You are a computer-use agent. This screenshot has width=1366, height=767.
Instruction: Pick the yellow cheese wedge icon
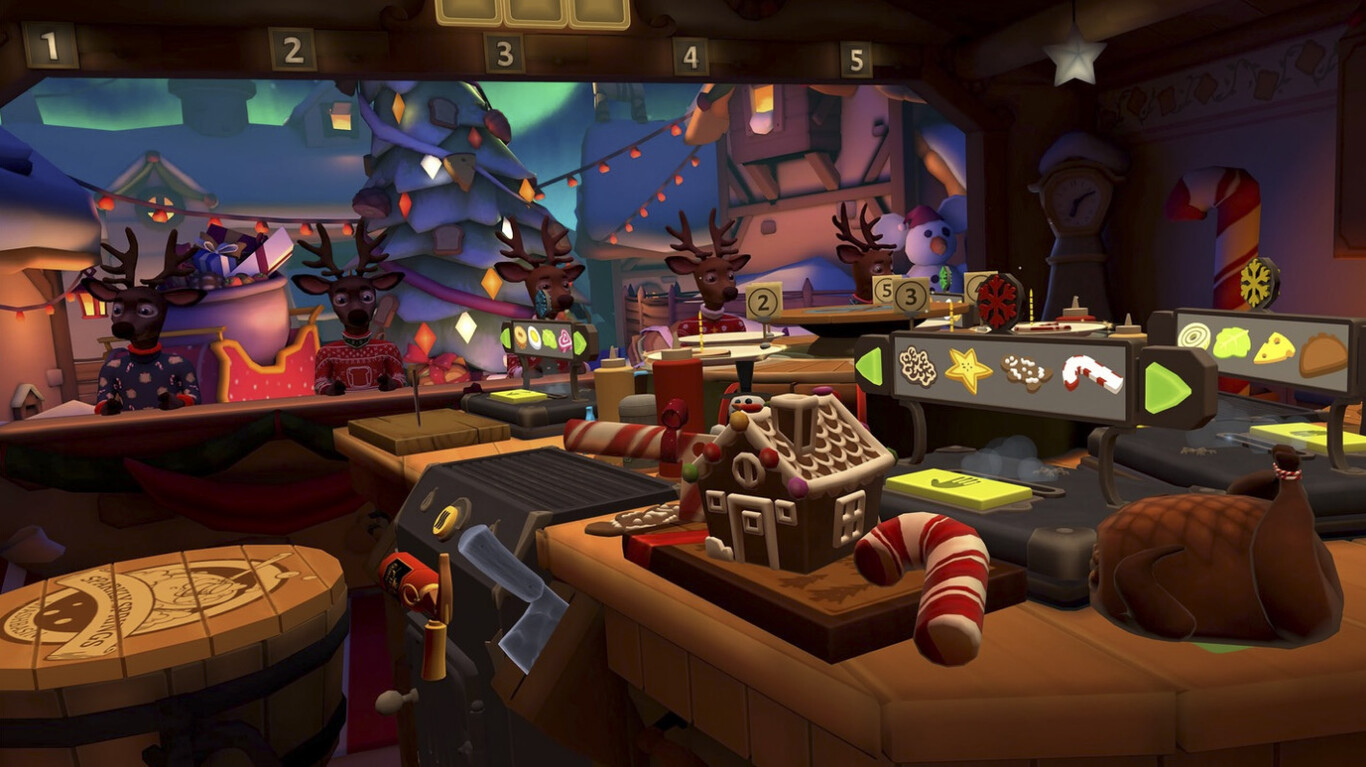click(x=1275, y=349)
